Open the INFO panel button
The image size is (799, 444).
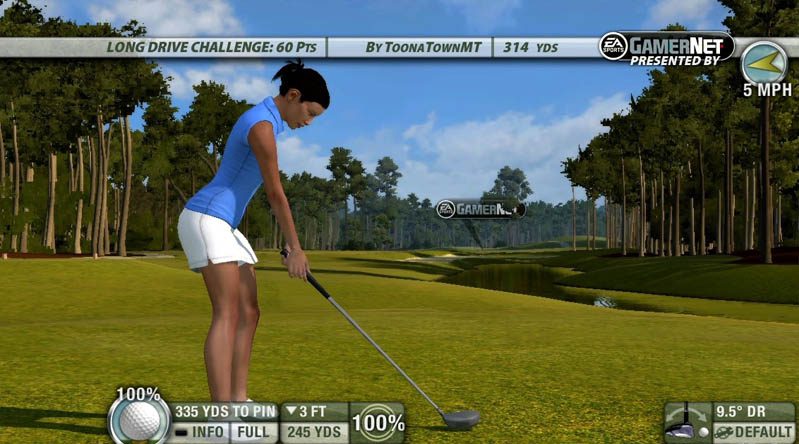[199, 432]
